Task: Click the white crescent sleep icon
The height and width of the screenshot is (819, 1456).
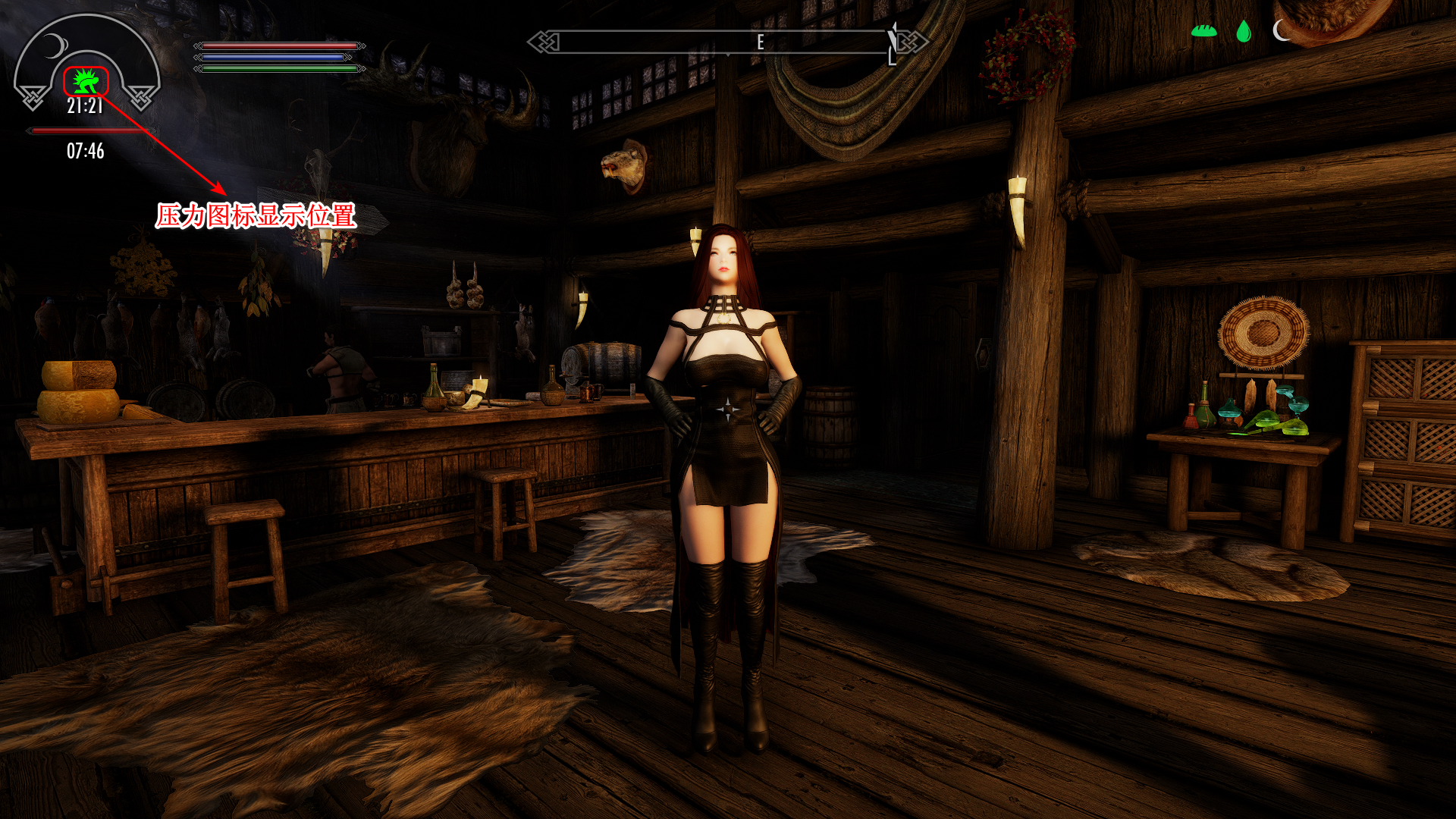Action: pos(1281,30)
